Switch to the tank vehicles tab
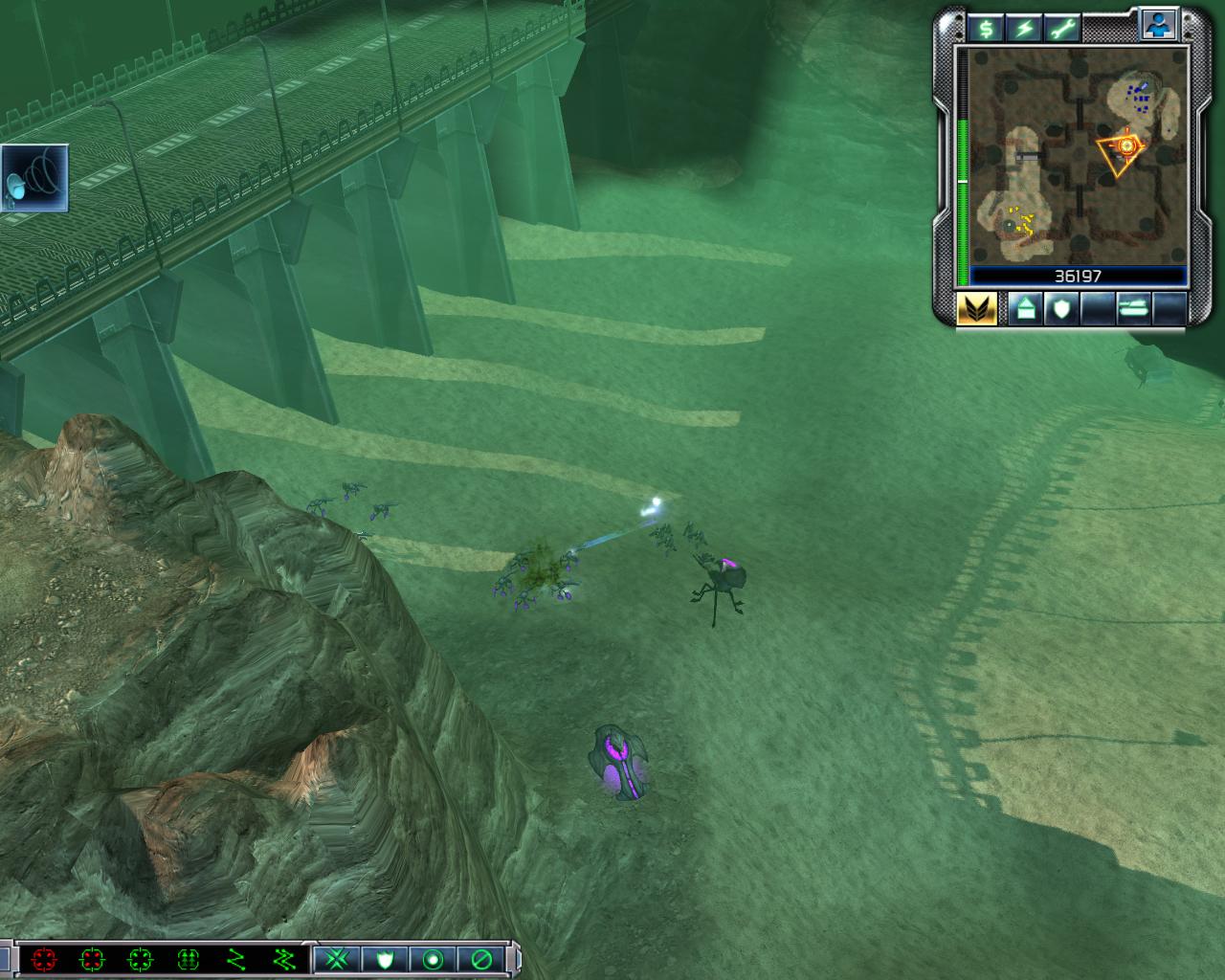 point(1132,308)
